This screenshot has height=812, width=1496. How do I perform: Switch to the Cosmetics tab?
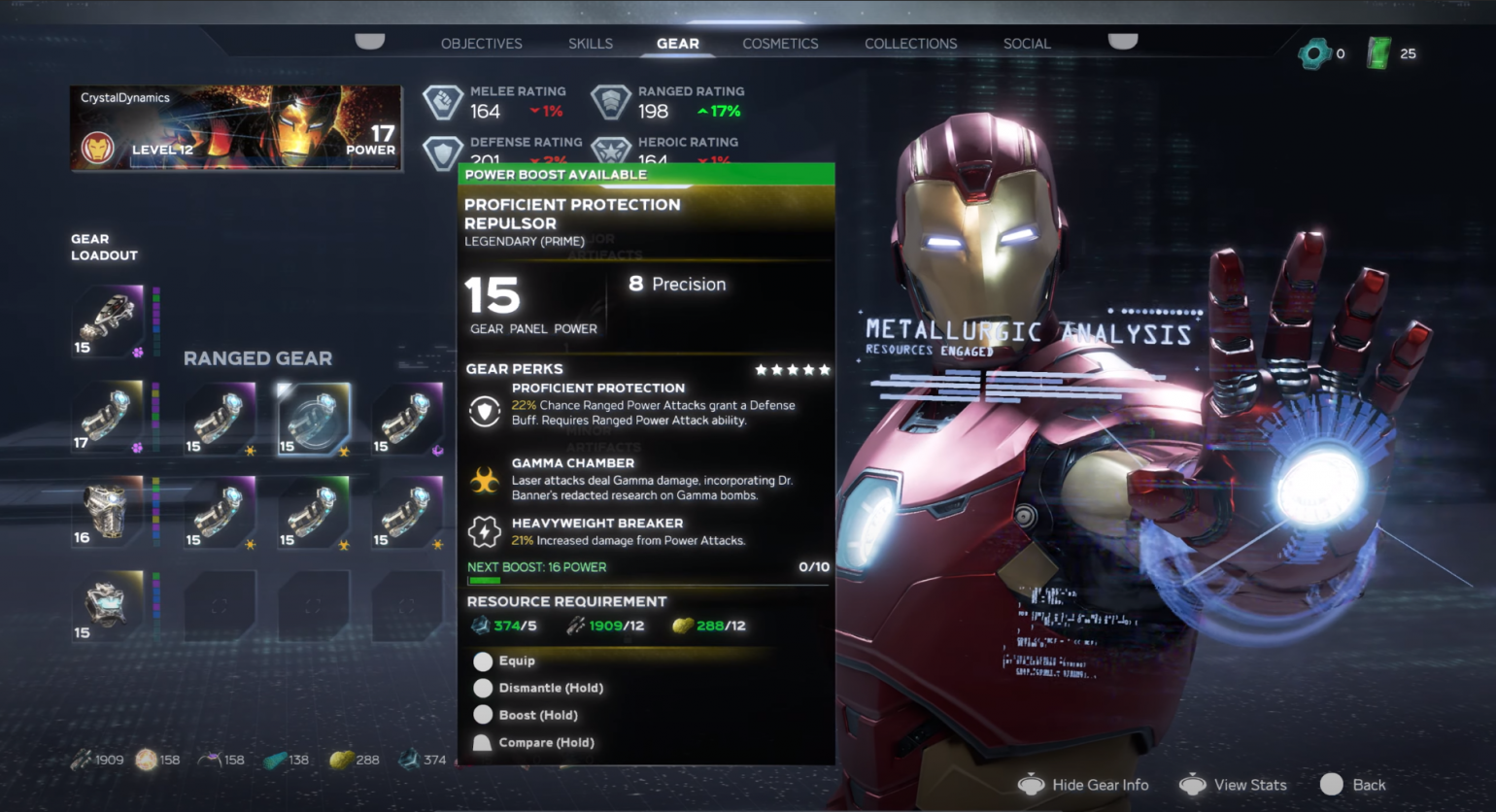coord(780,44)
